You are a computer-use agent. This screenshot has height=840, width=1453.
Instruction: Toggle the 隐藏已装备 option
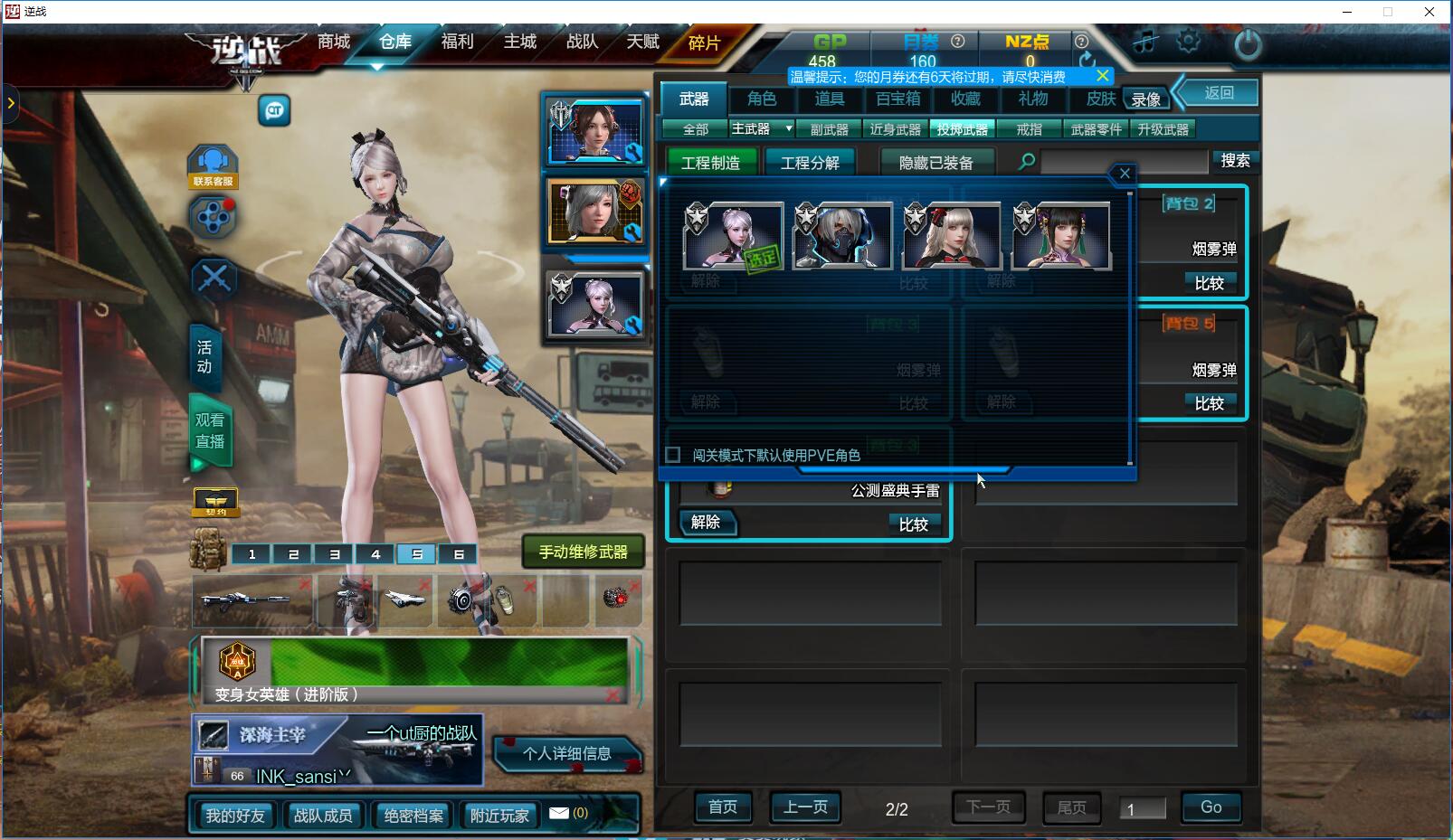point(936,163)
